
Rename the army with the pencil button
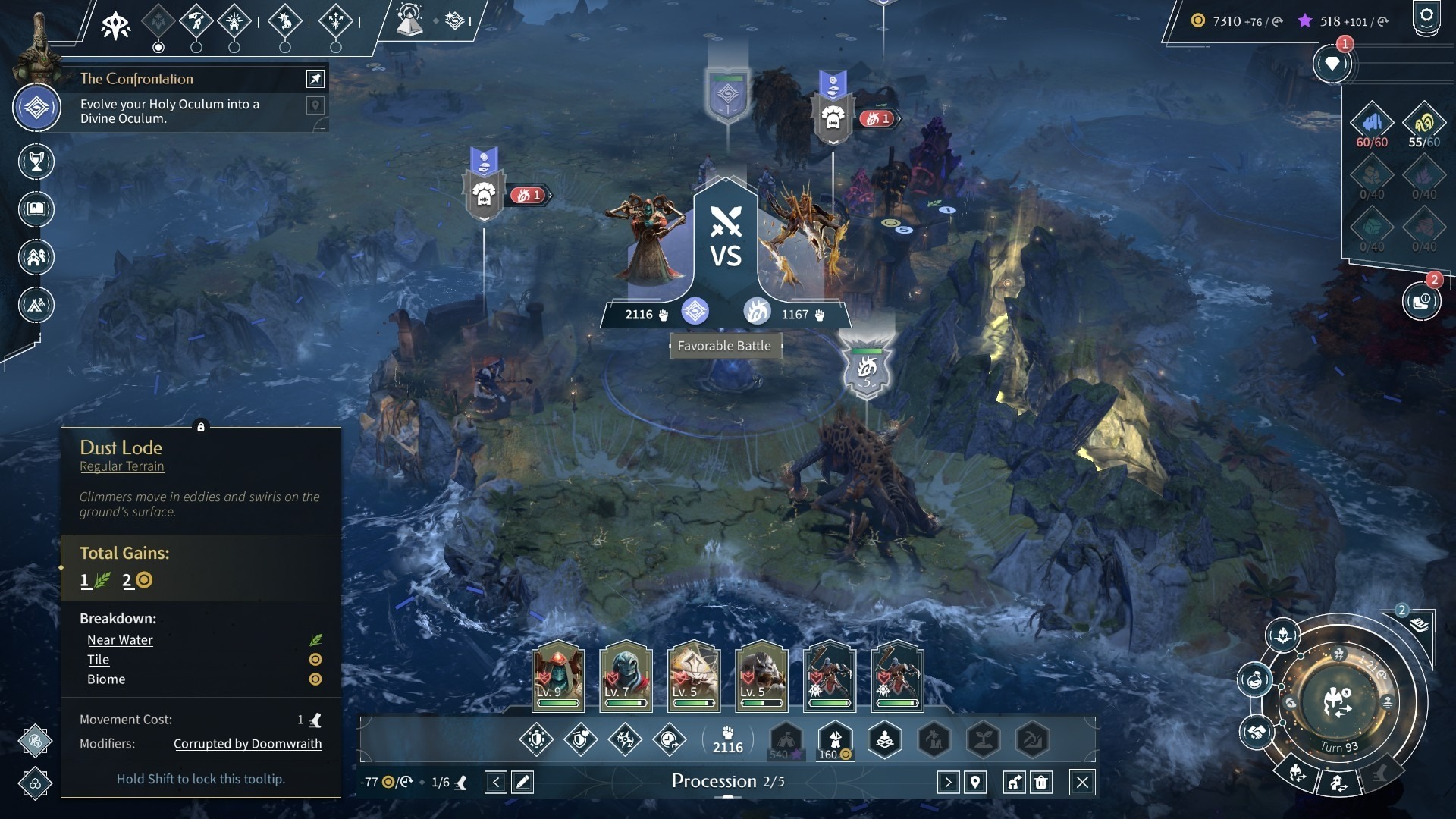522,782
